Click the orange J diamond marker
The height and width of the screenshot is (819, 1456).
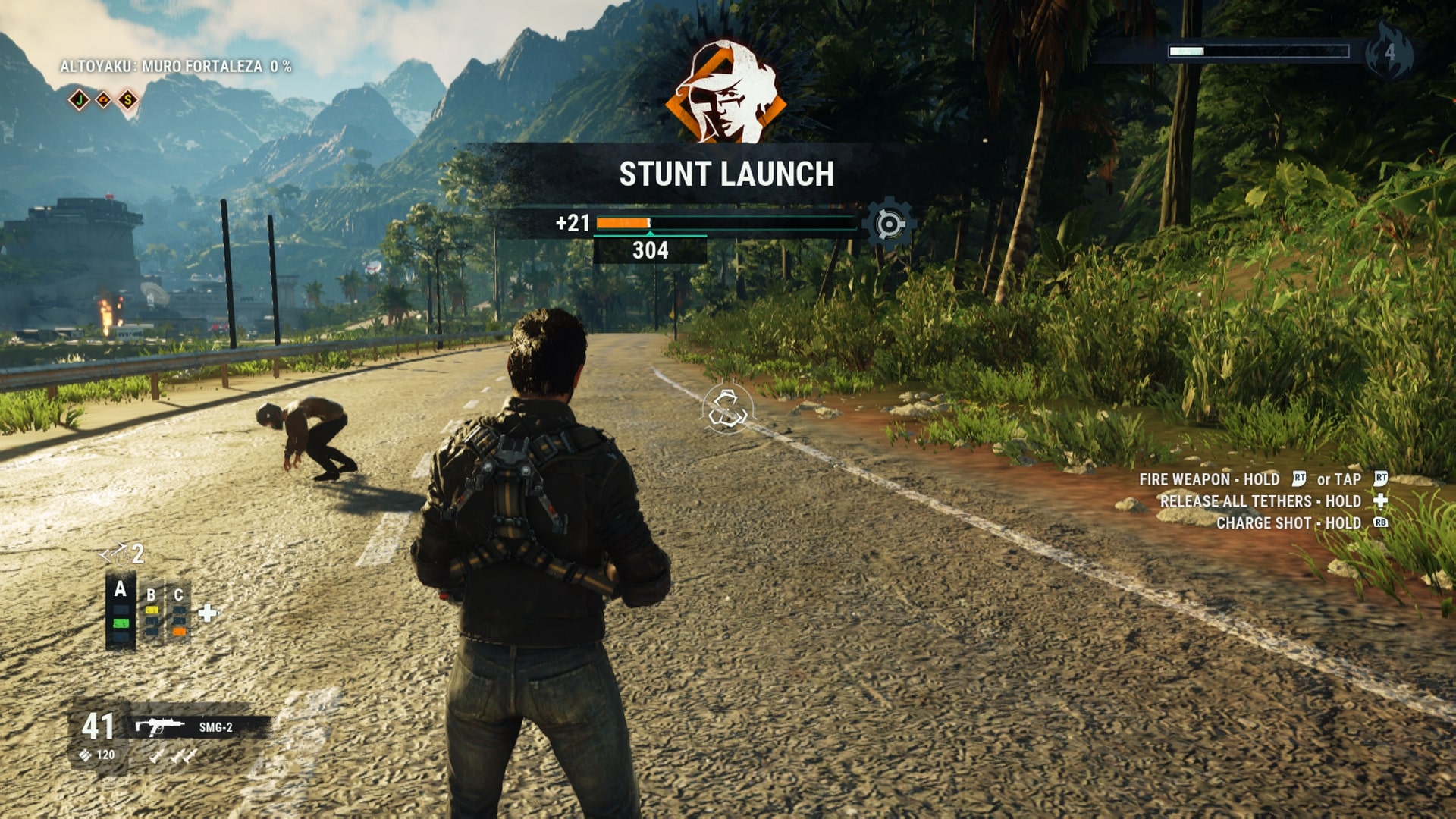coord(79,99)
